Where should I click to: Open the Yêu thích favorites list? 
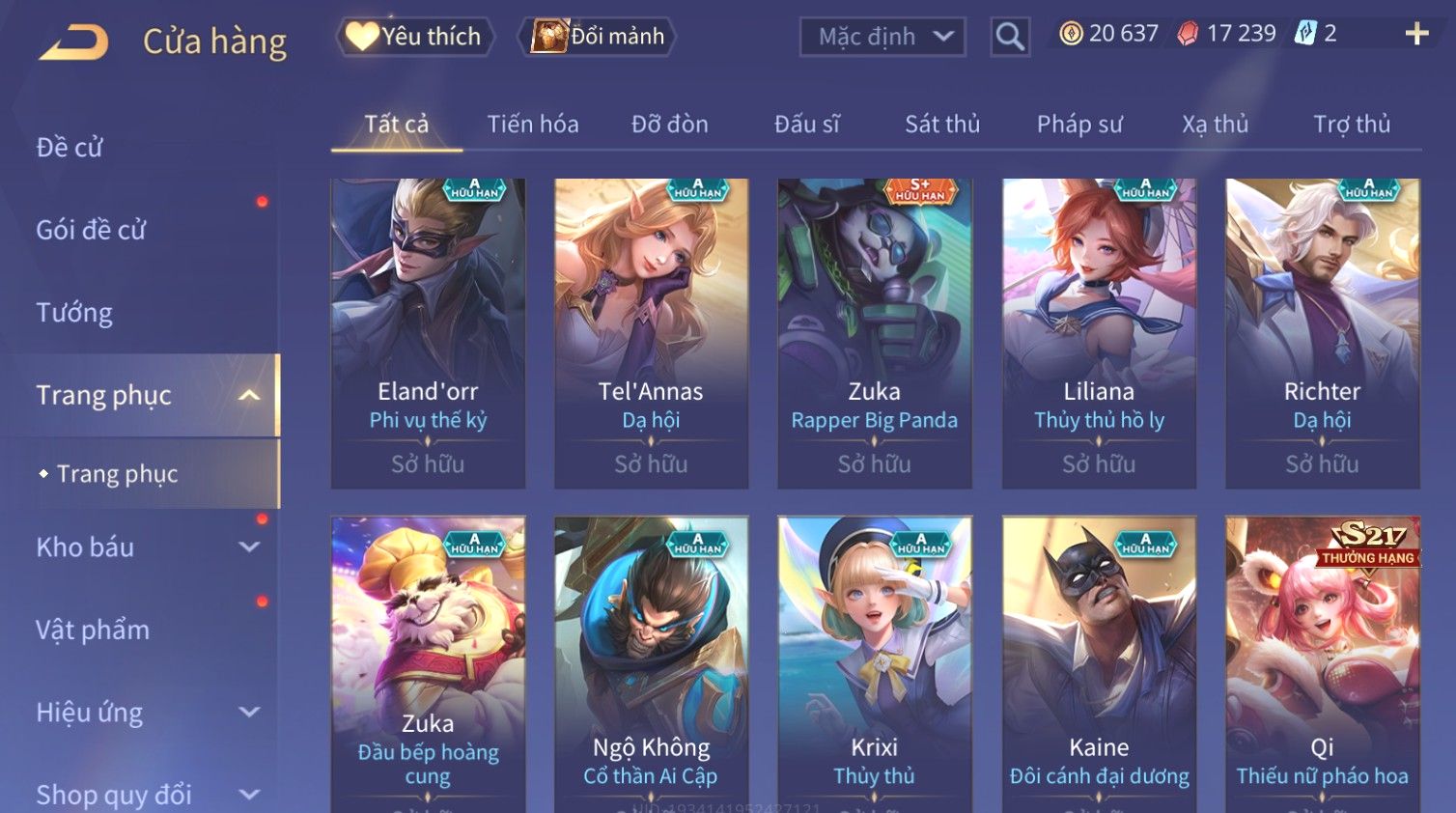pyautogui.click(x=415, y=37)
